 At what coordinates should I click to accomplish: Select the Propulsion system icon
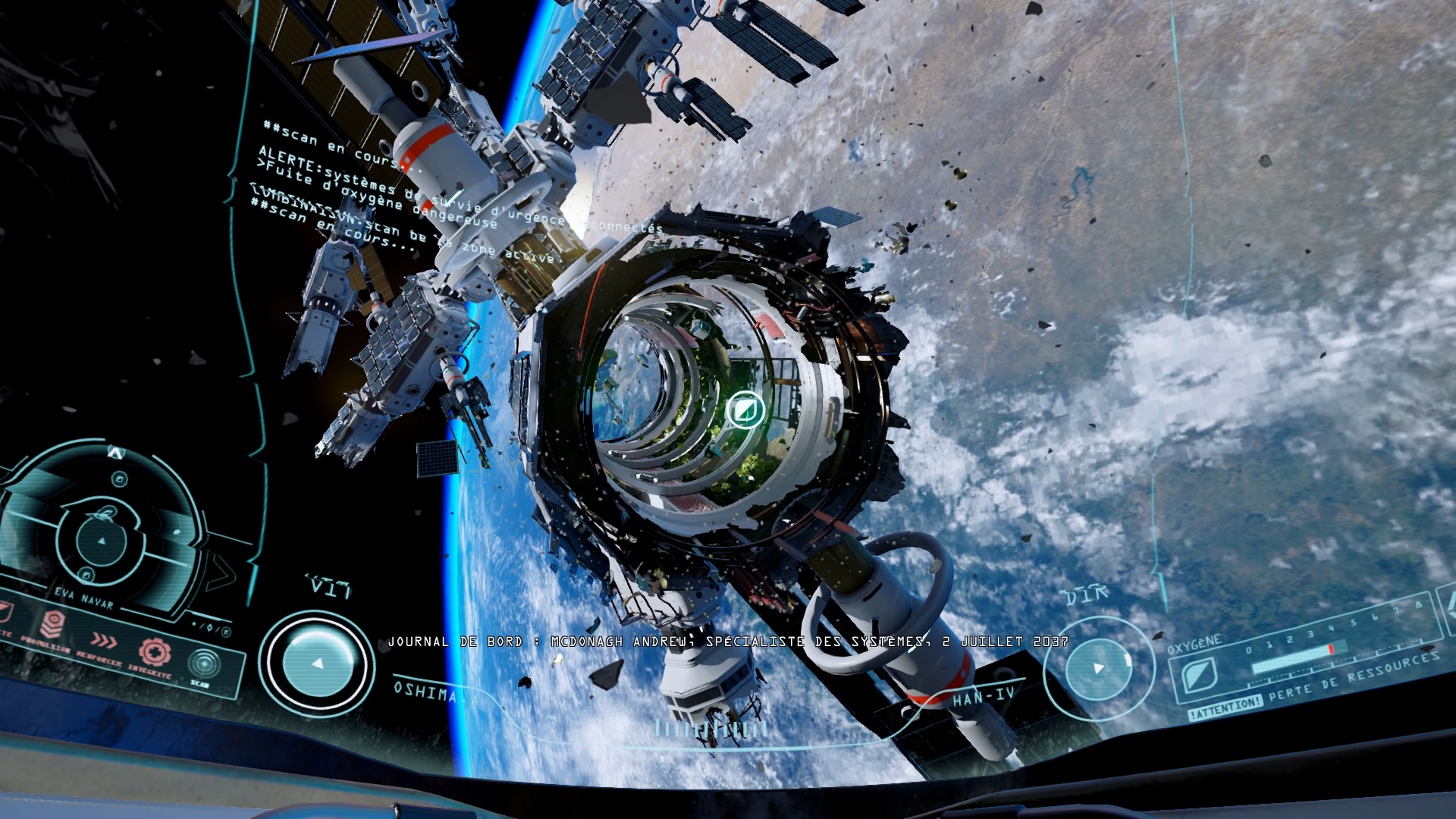(53, 625)
